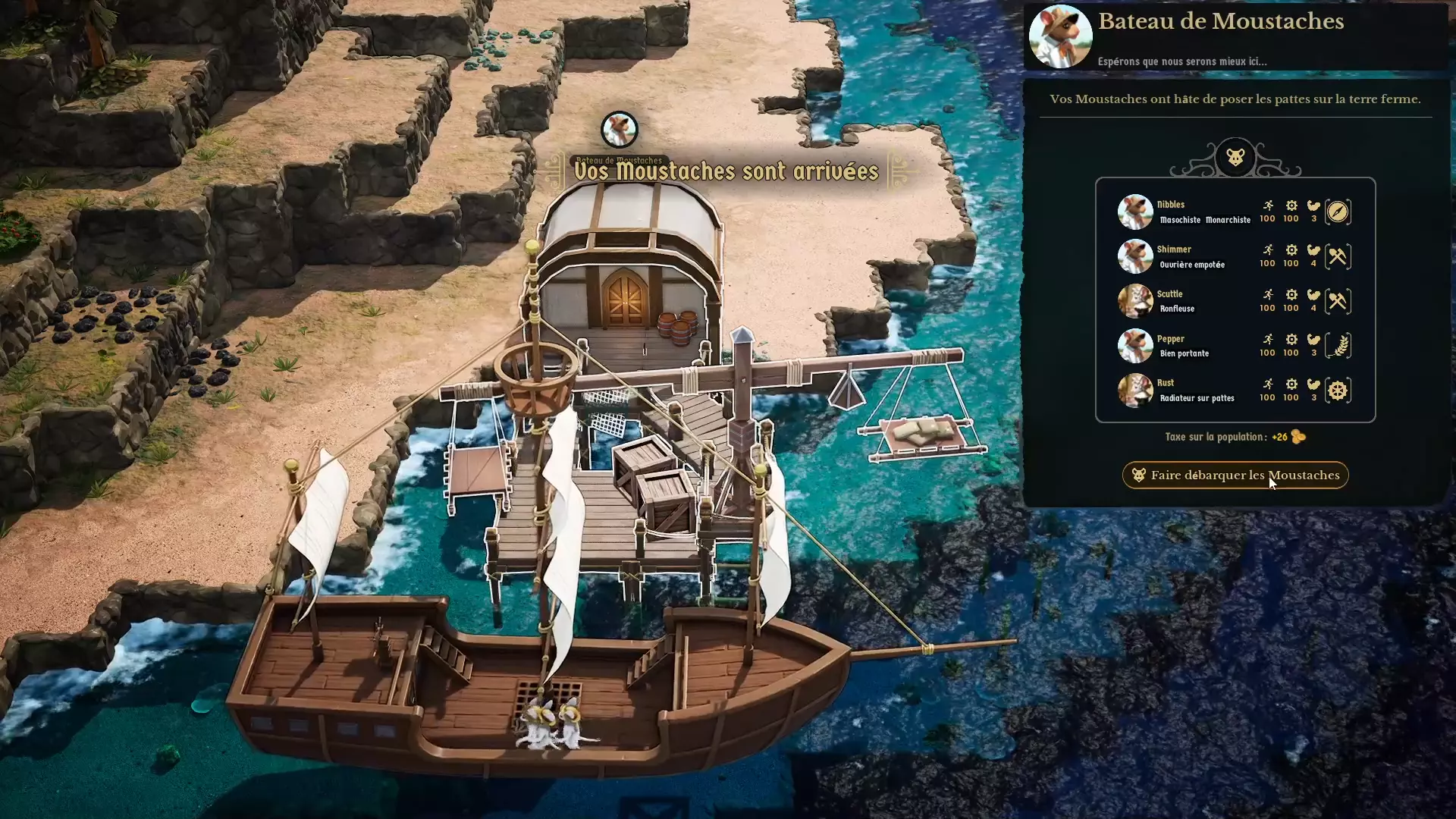
Task: Click the mouse head emblem above the crew roster
Action: (1235, 158)
